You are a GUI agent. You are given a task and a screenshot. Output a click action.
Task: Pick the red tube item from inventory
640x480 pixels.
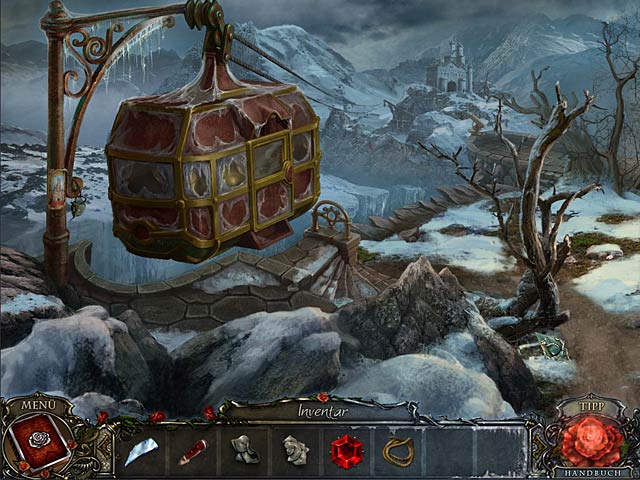coord(192,451)
